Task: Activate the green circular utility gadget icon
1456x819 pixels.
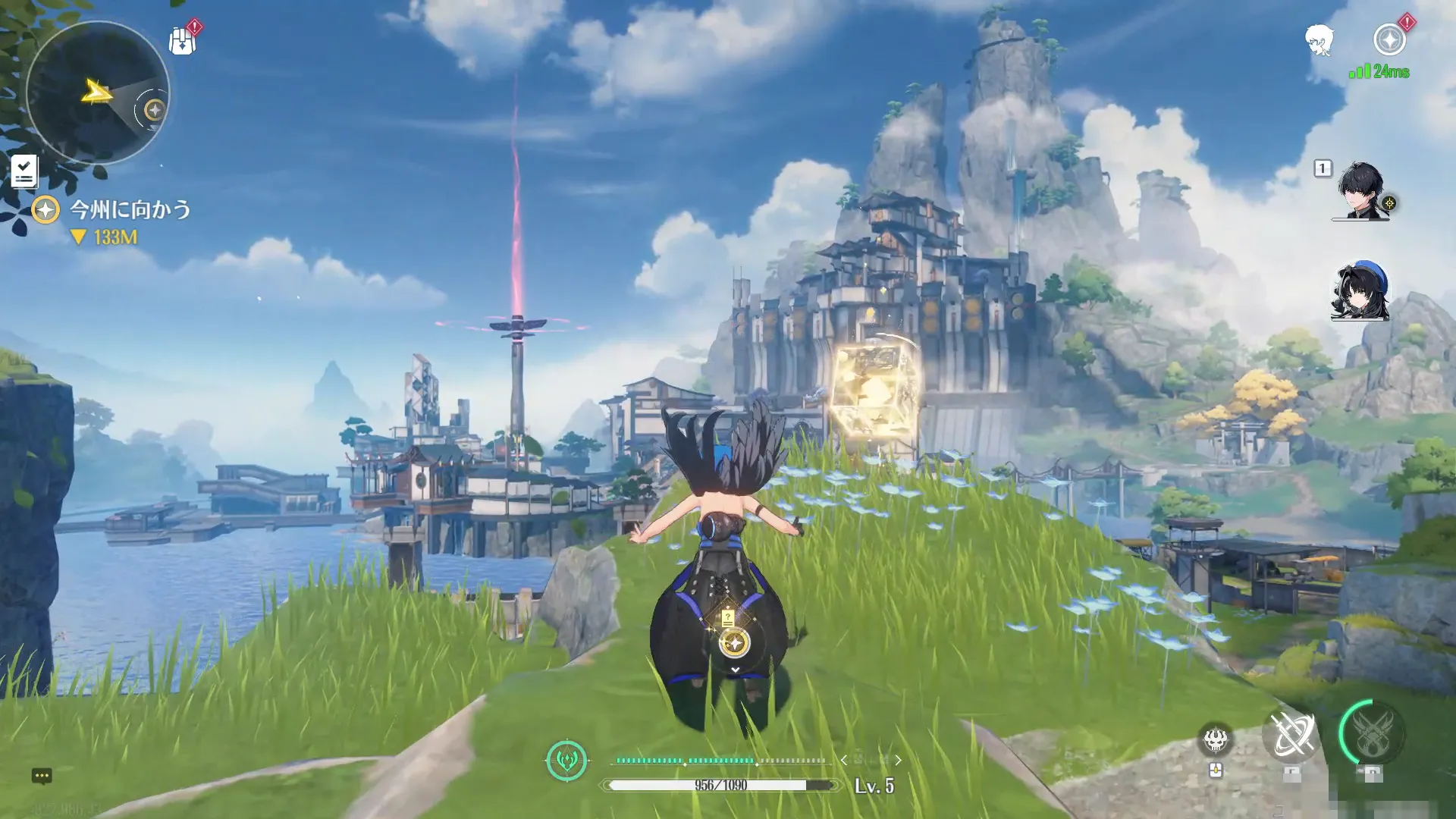Action: click(x=566, y=760)
